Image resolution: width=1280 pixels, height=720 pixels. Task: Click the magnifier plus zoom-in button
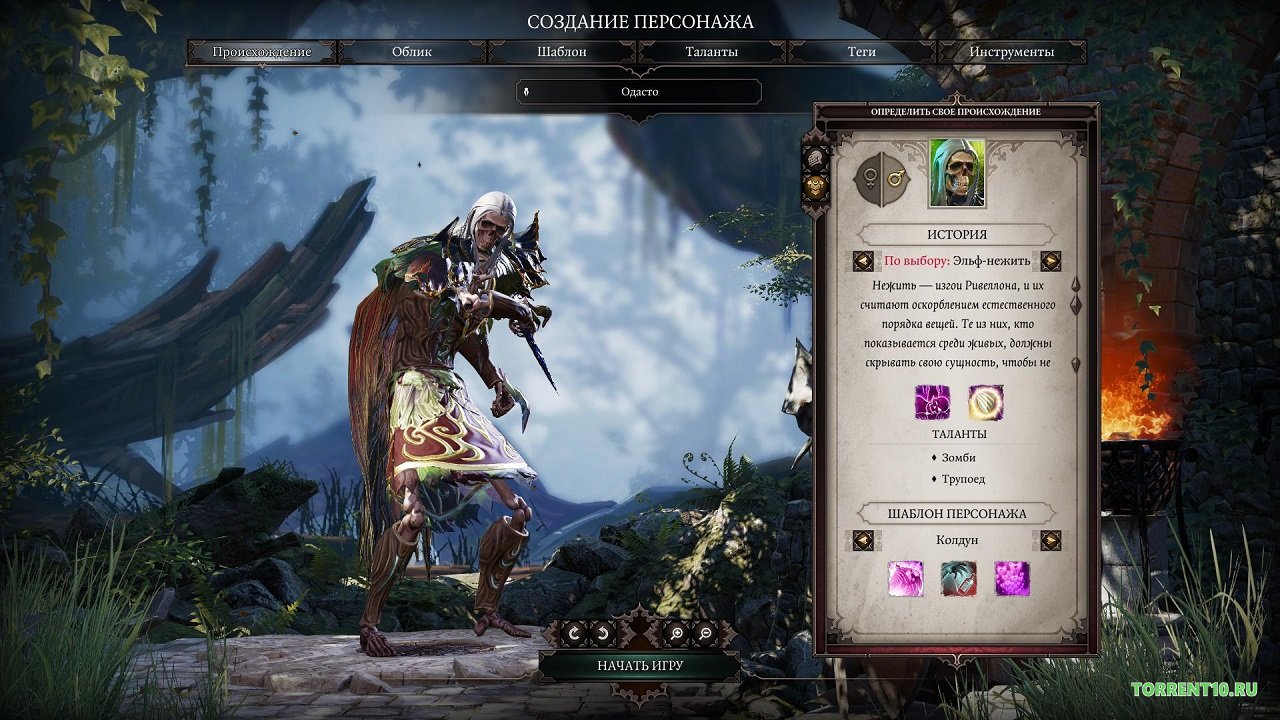click(x=677, y=633)
